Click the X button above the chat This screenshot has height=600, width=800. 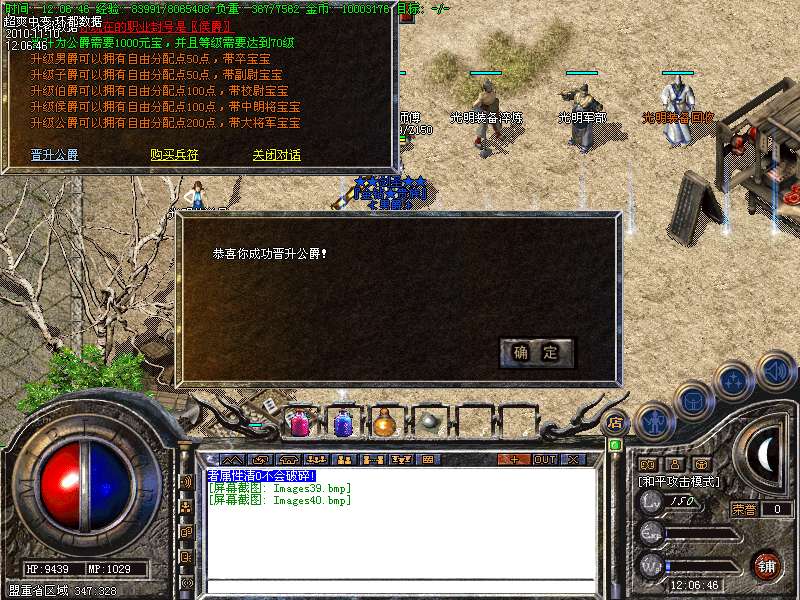(573, 459)
